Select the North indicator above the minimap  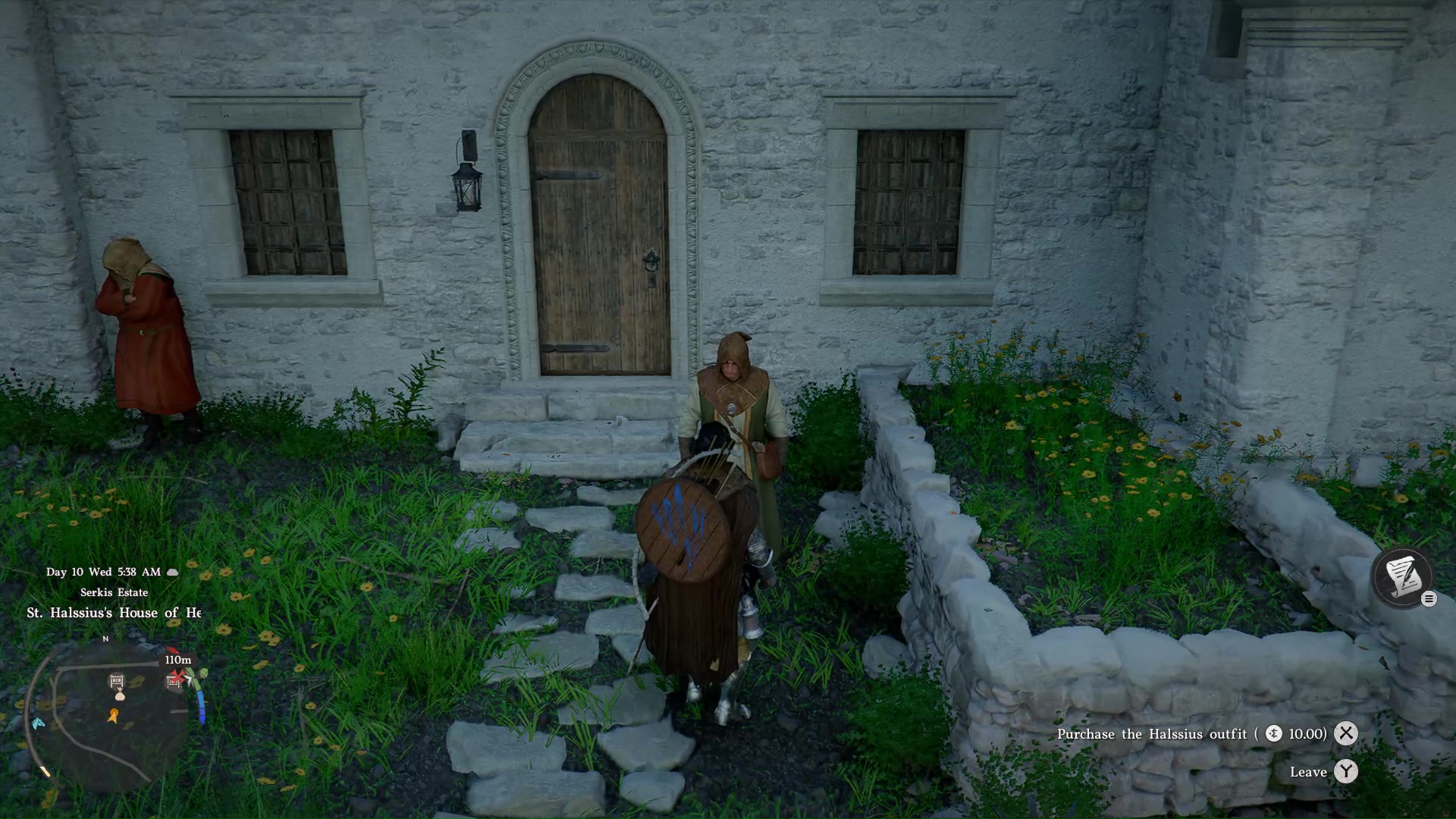click(x=105, y=639)
